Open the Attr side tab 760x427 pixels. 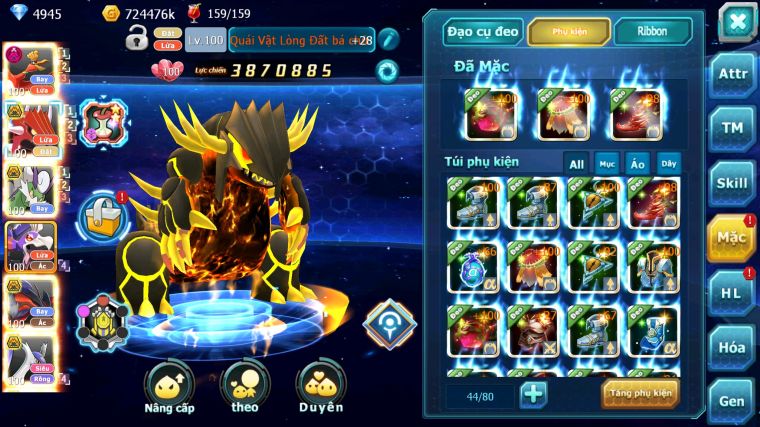coord(732,75)
